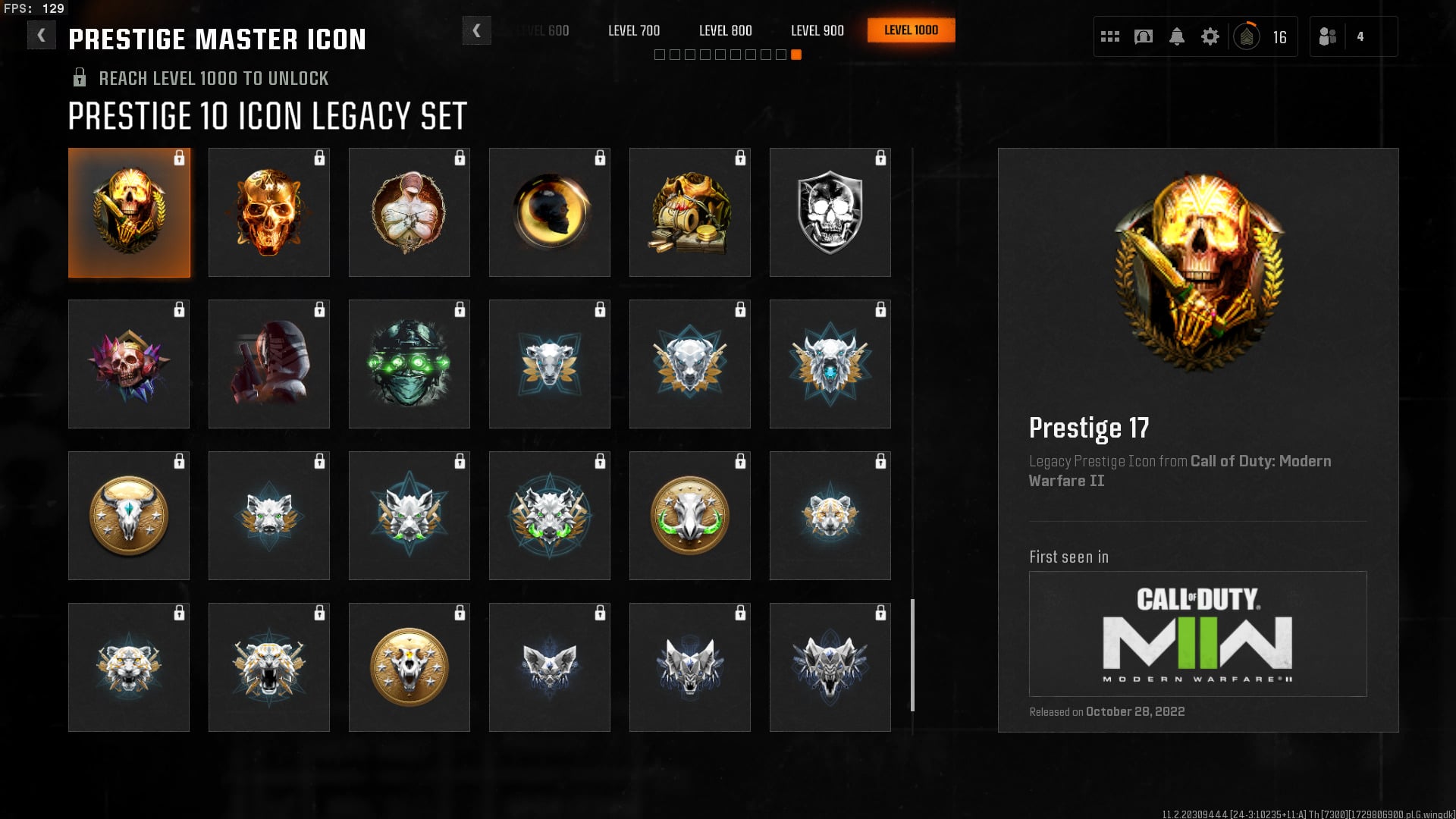Image resolution: width=1456 pixels, height=819 pixels.
Task: Select the black skull in gold ring icon
Action: 550,212
